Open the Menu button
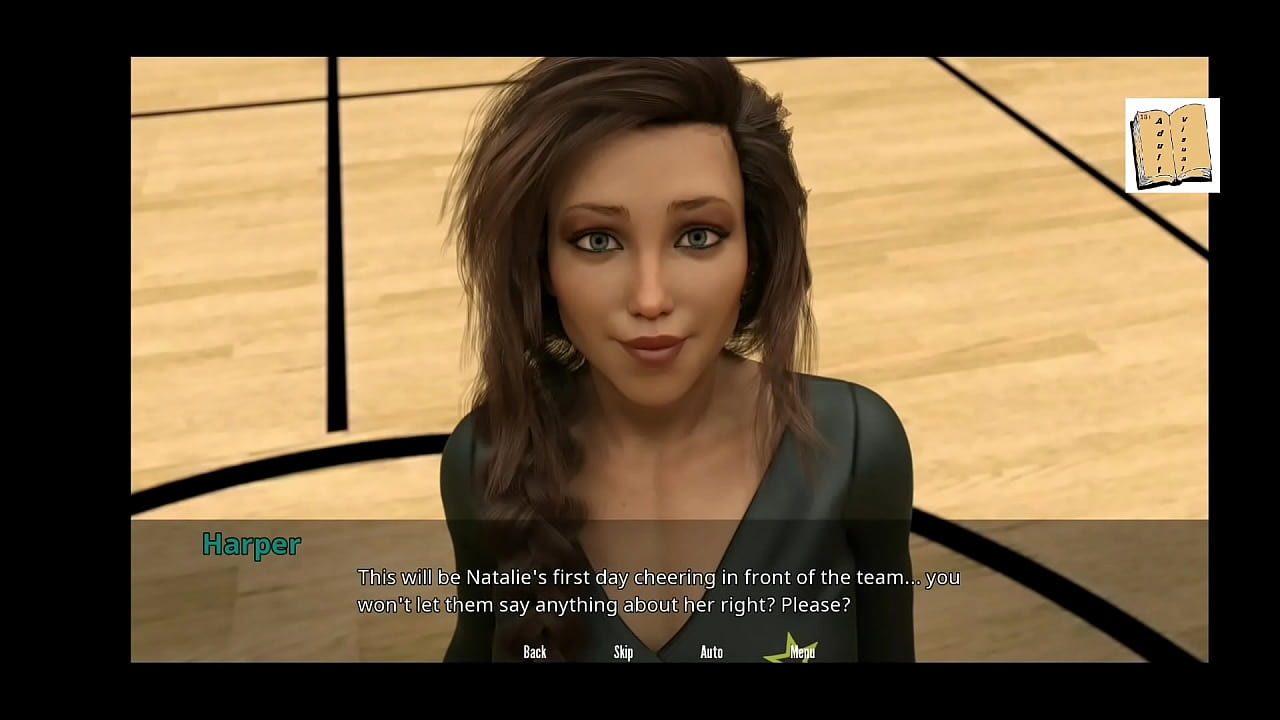 click(802, 652)
